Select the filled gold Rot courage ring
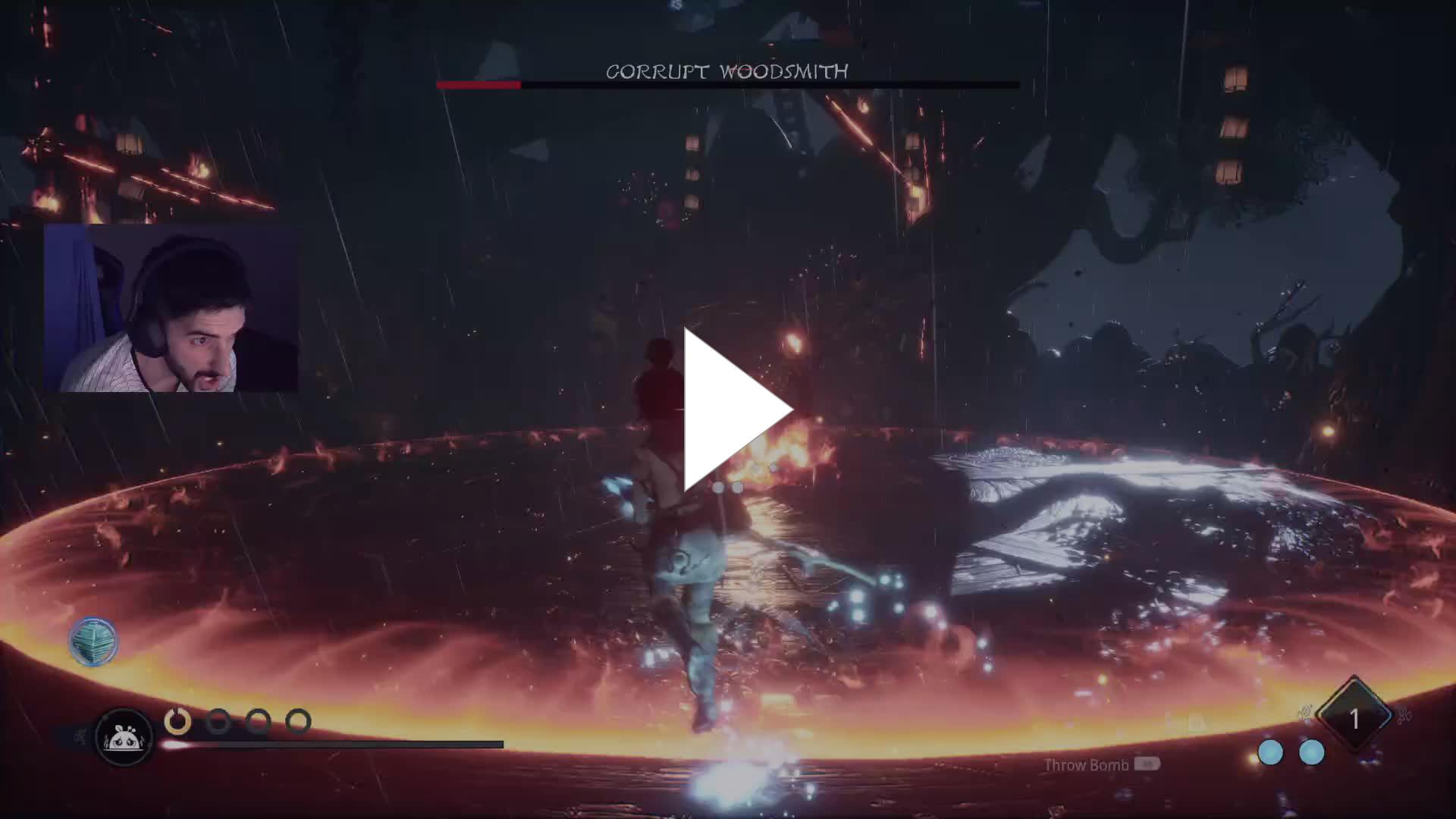This screenshot has height=819, width=1456. click(x=178, y=720)
